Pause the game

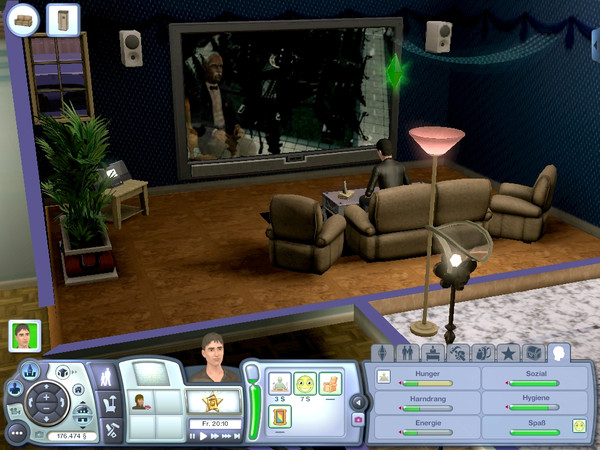(x=193, y=437)
